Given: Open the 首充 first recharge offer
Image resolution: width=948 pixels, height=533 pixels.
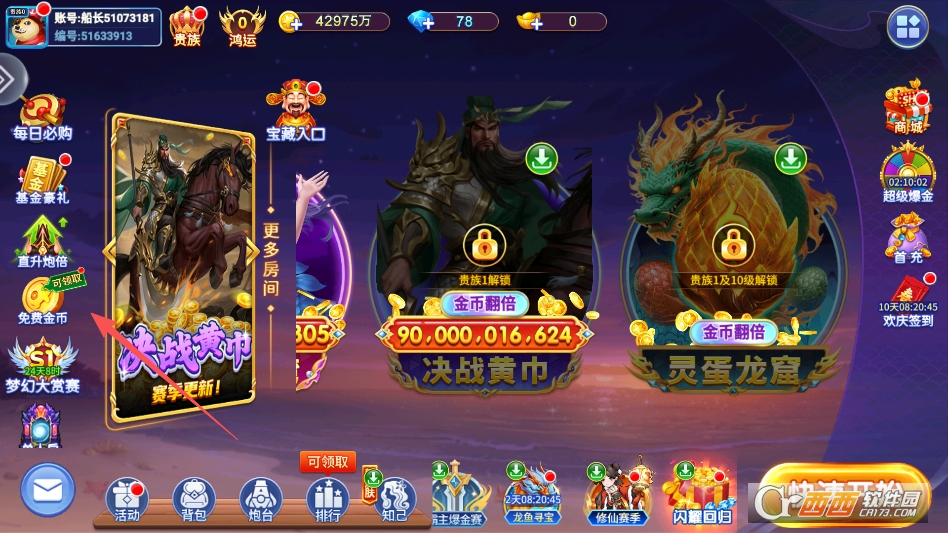Looking at the screenshot, I should pyautogui.click(x=907, y=238).
